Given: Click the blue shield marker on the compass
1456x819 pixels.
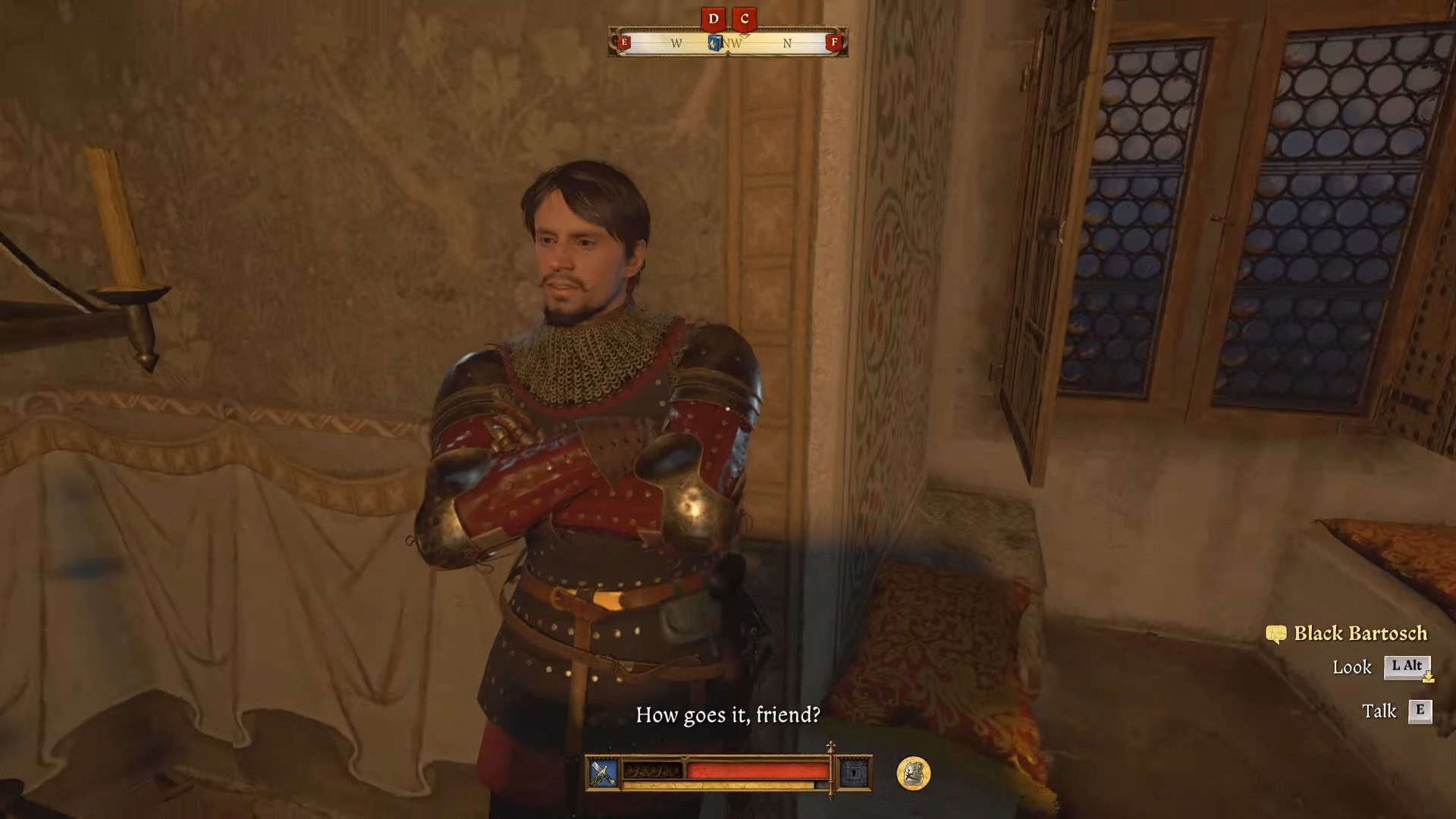Looking at the screenshot, I should pyautogui.click(x=714, y=43).
